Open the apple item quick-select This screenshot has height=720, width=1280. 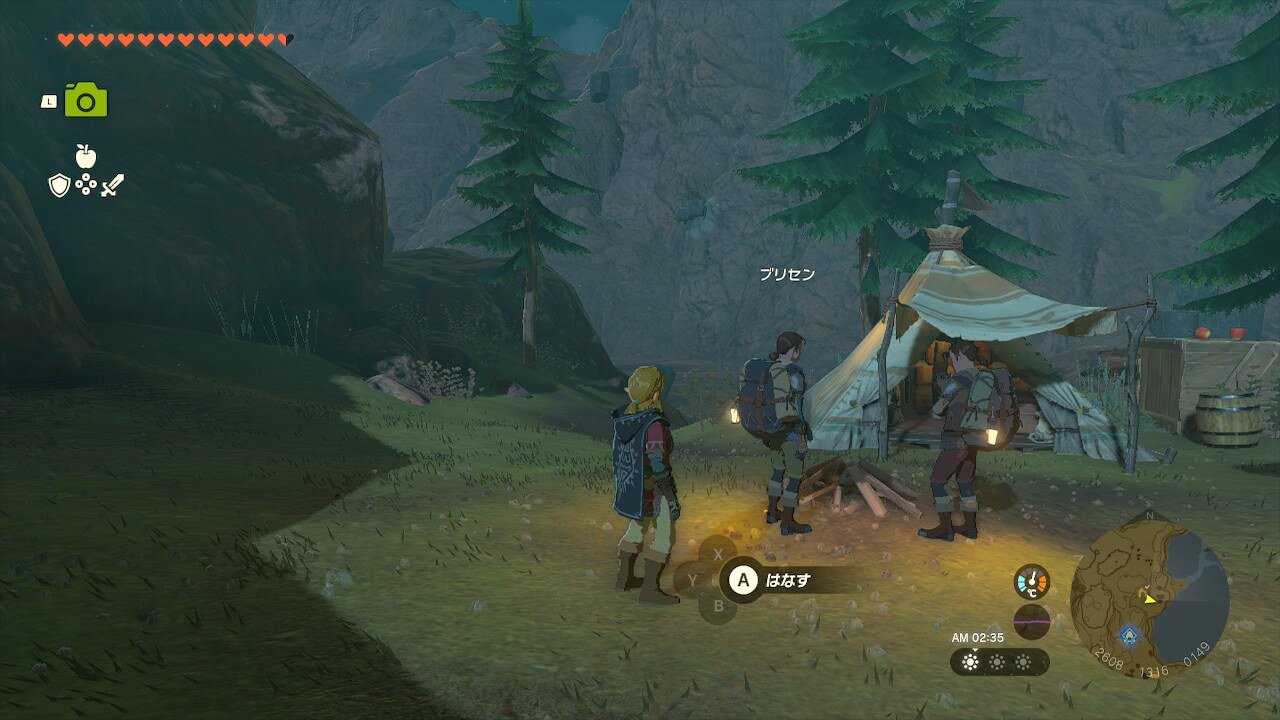(85, 156)
